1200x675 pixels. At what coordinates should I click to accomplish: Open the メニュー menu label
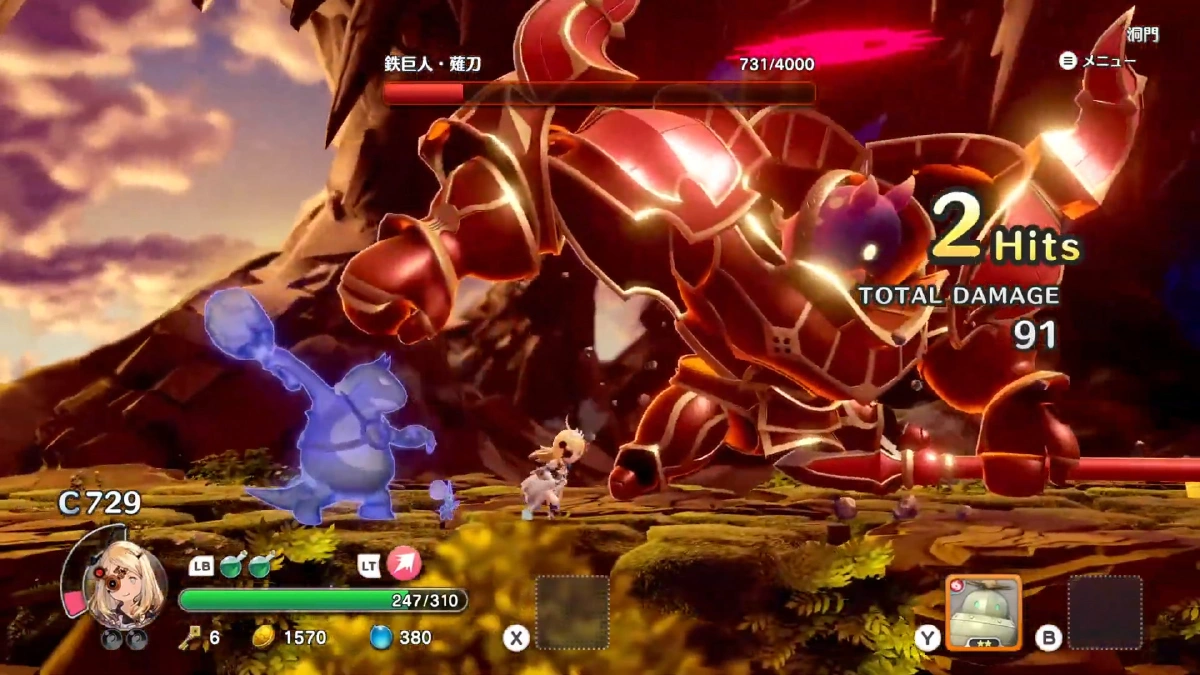tap(1108, 61)
